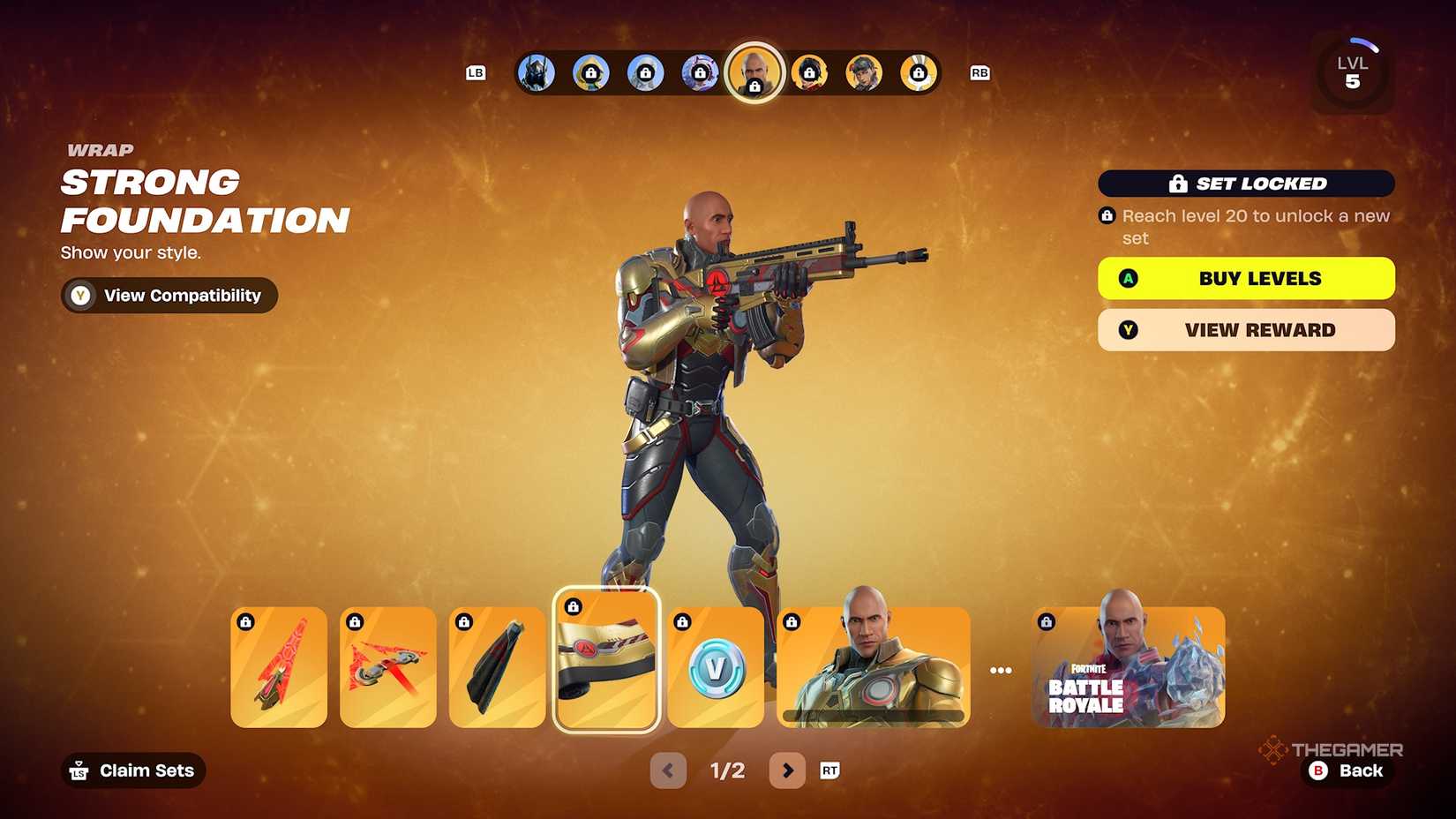Select the unlocked soldier portrait near the RB button

(x=865, y=73)
